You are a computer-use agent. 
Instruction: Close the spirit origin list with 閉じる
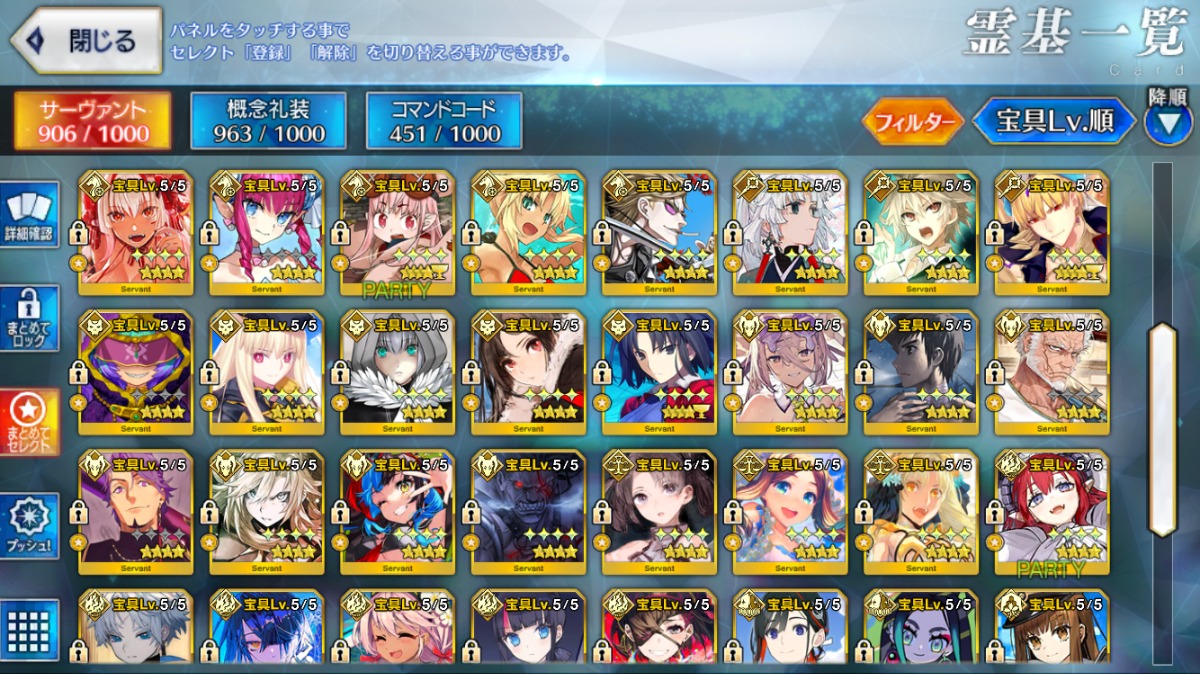(86, 41)
